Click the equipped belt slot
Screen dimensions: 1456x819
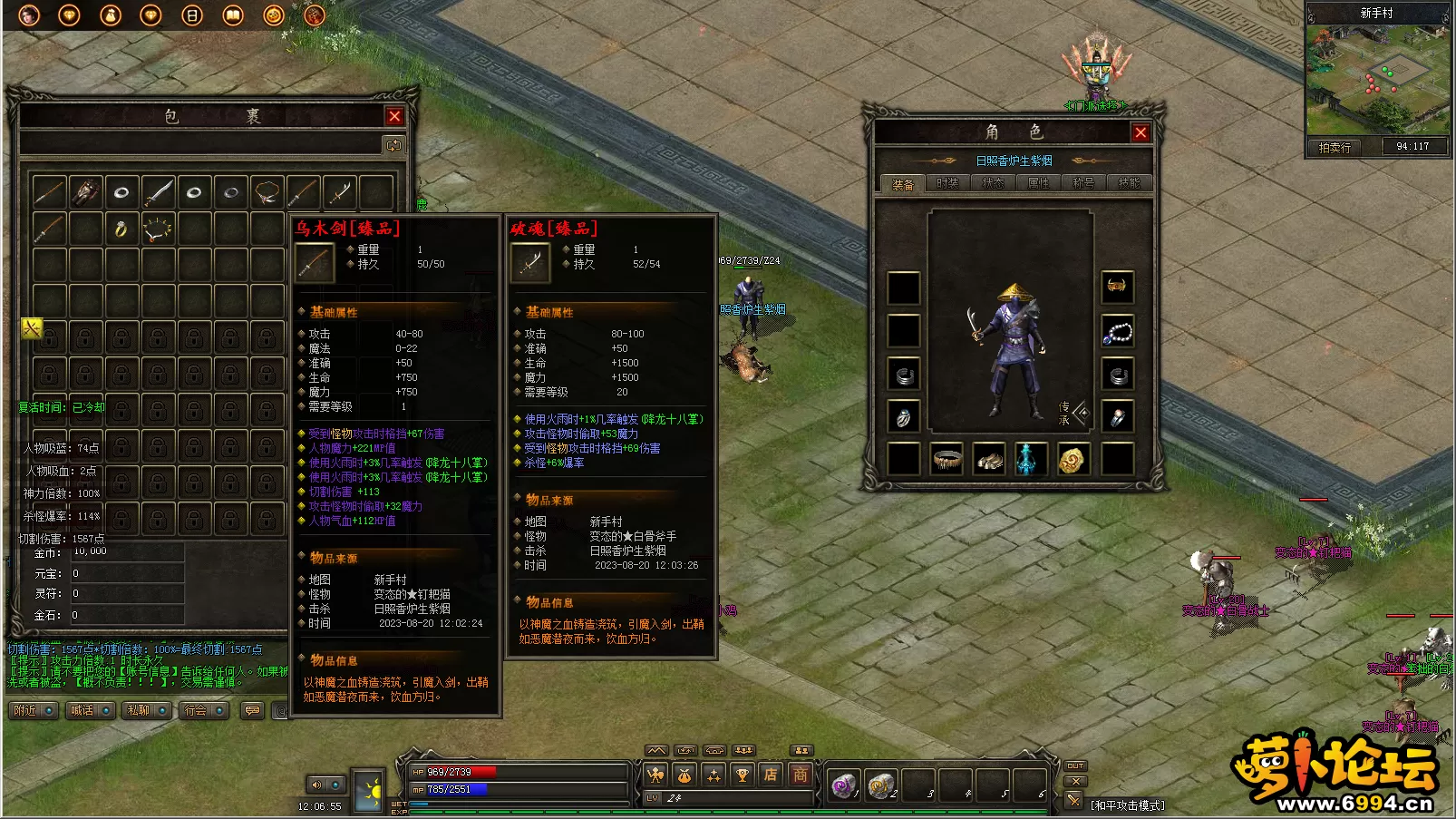(946, 459)
